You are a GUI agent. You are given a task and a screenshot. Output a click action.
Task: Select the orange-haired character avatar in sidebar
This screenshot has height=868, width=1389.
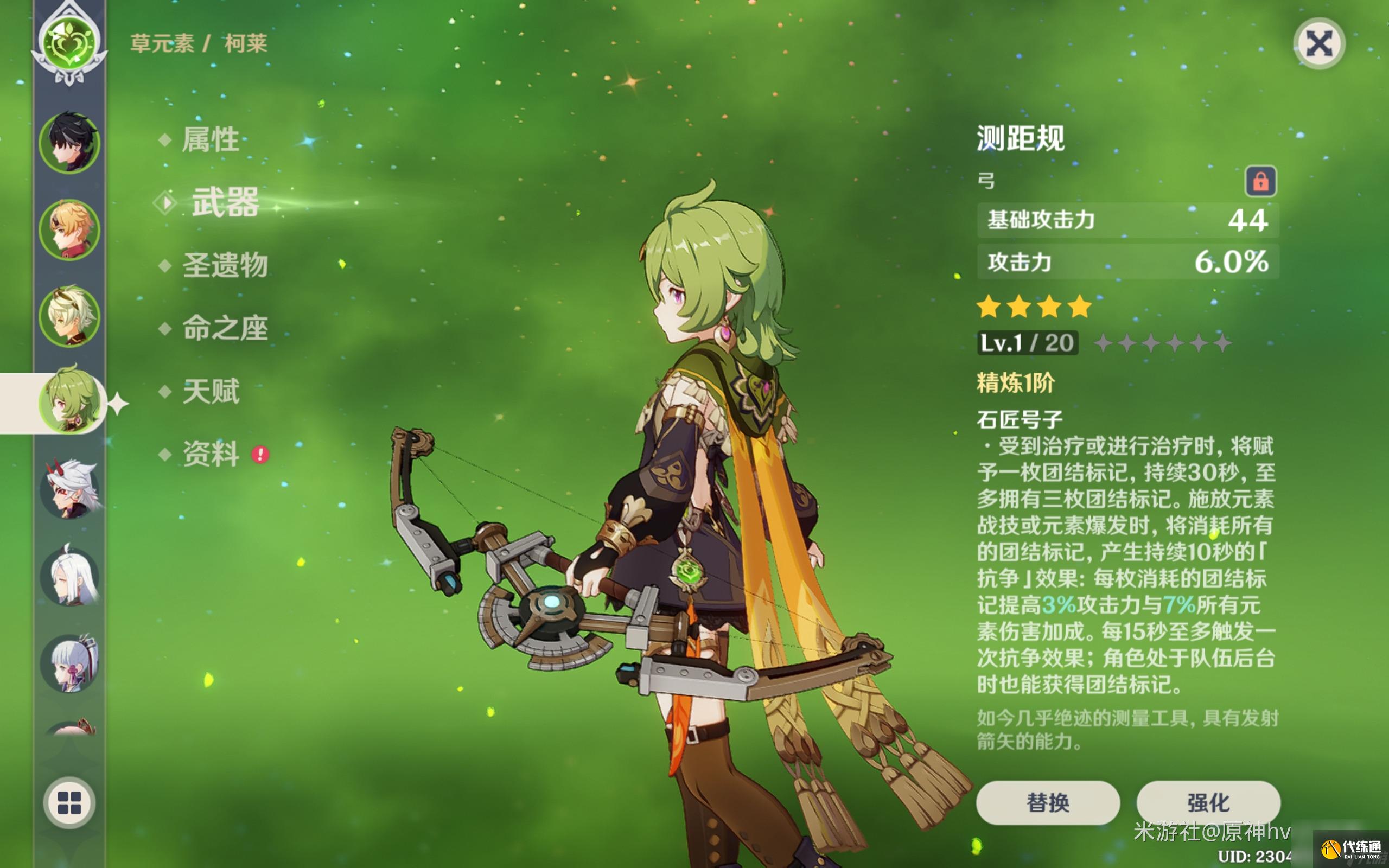pyautogui.click(x=70, y=228)
